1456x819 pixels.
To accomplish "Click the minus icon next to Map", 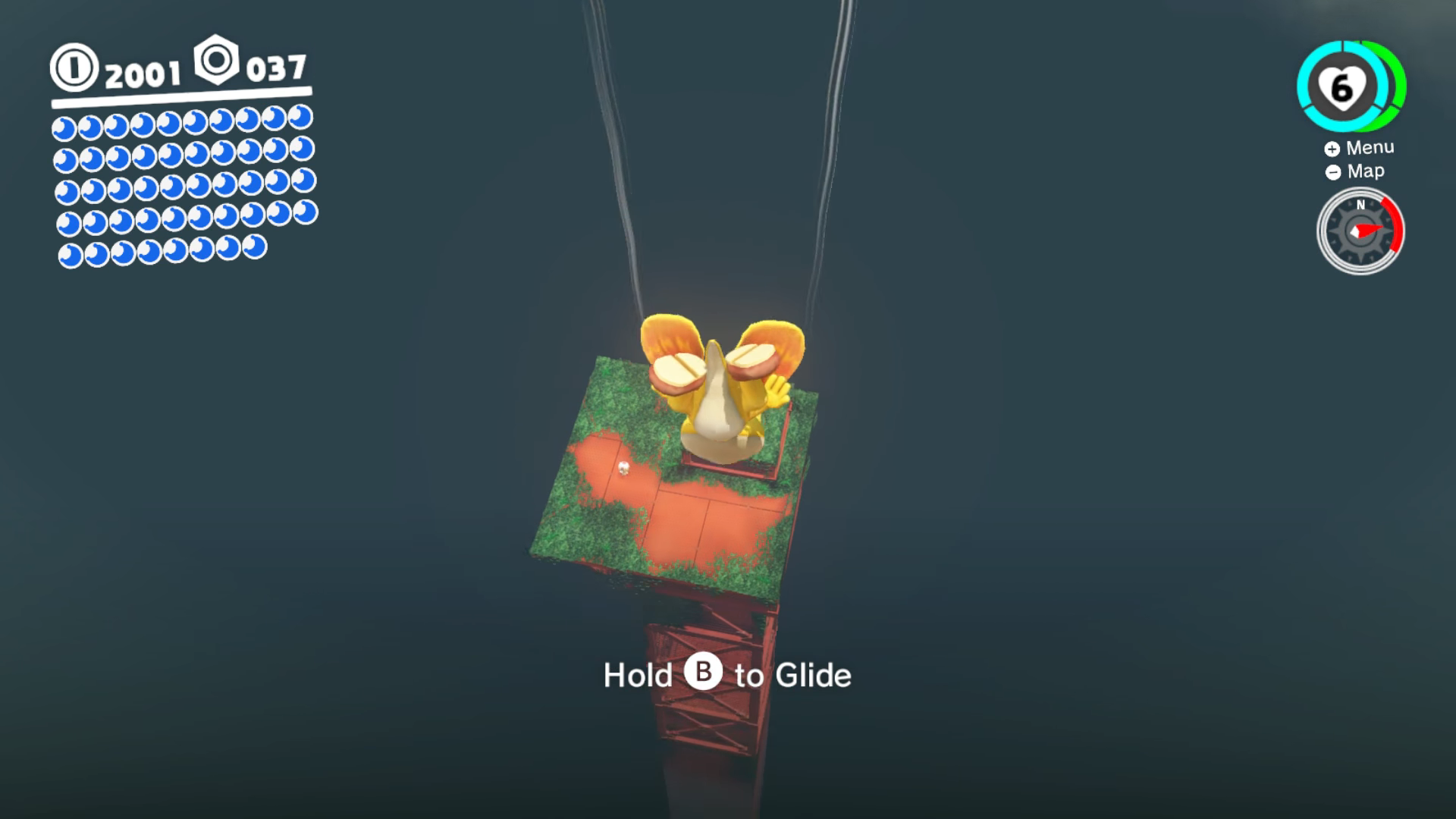I will point(1332,172).
